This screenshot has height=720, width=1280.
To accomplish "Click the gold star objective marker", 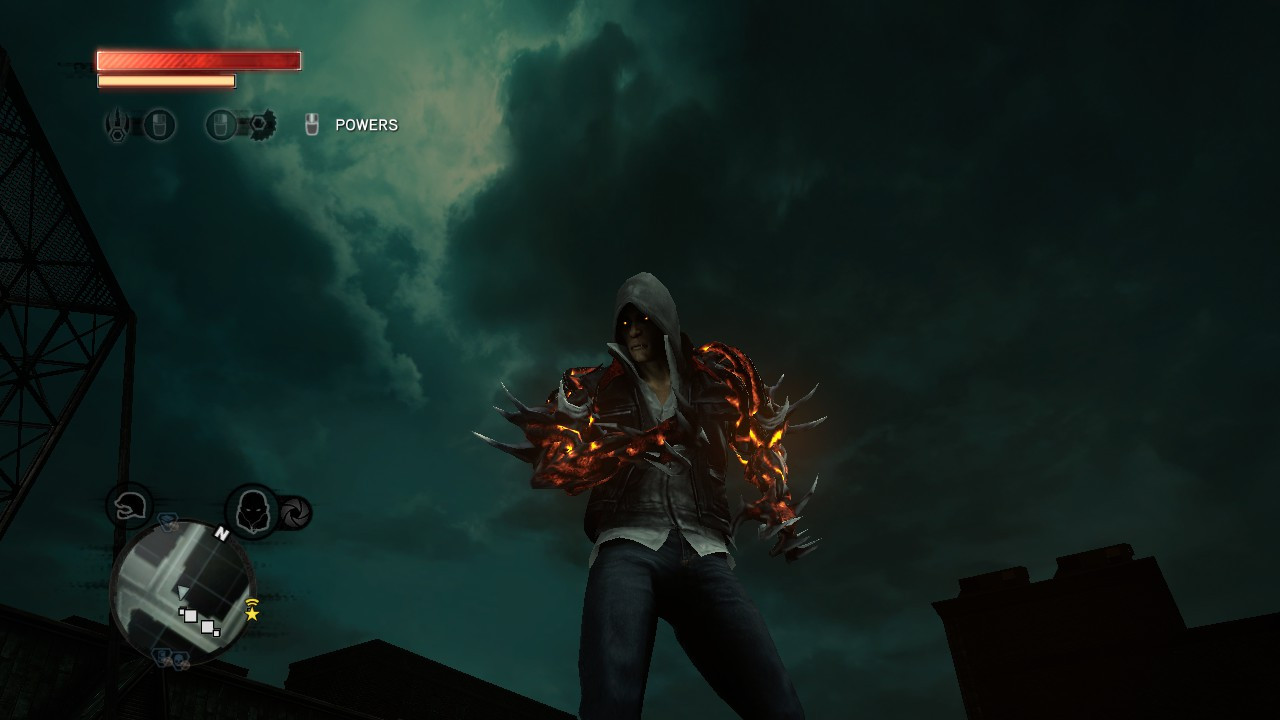I will pos(252,615).
